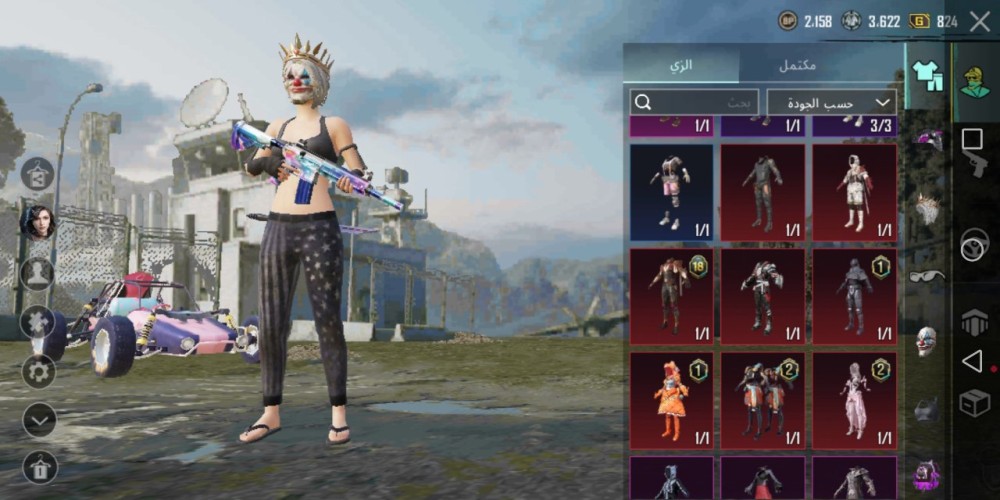Click the search field with magnifier
The width and height of the screenshot is (1000, 500).
pos(695,102)
